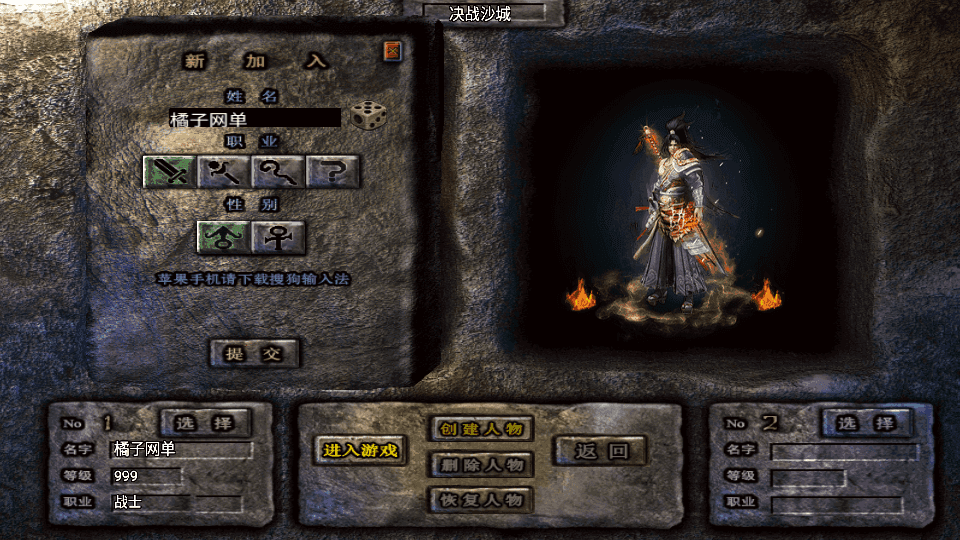The image size is (960, 540).
Task: Select character slot No 1
Action: coord(205,423)
